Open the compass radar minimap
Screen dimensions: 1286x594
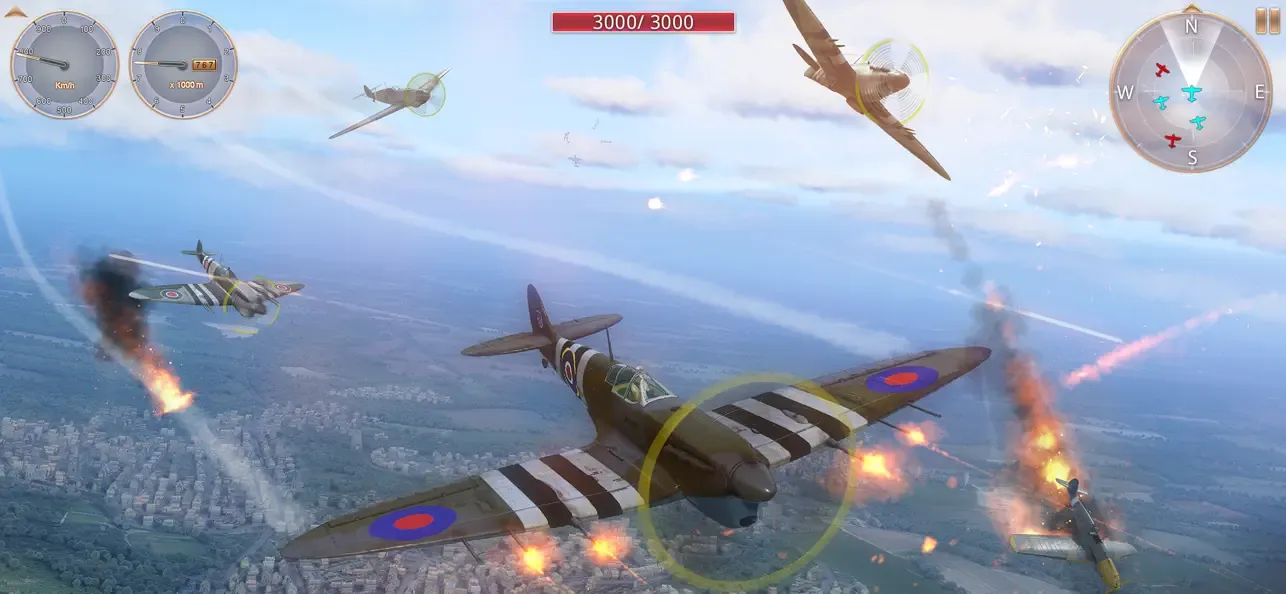(x=1190, y=93)
